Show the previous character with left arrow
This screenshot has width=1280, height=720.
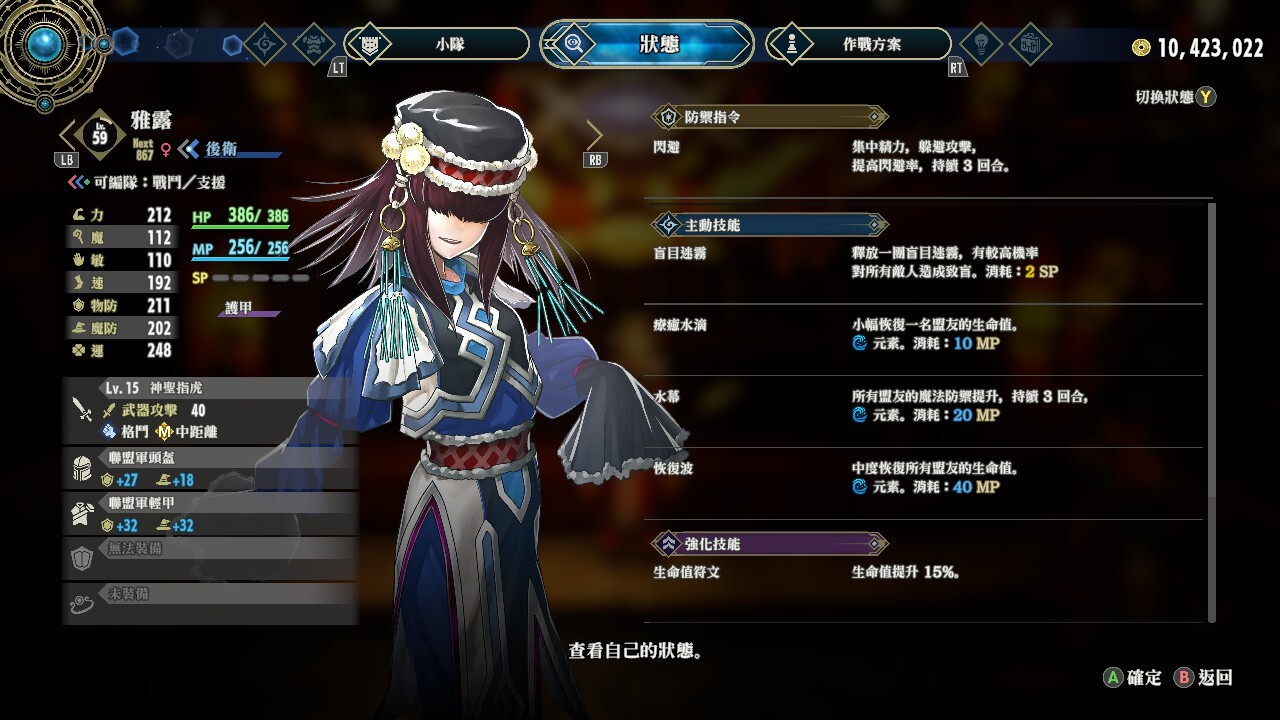pyautogui.click(x=68, y=134)
